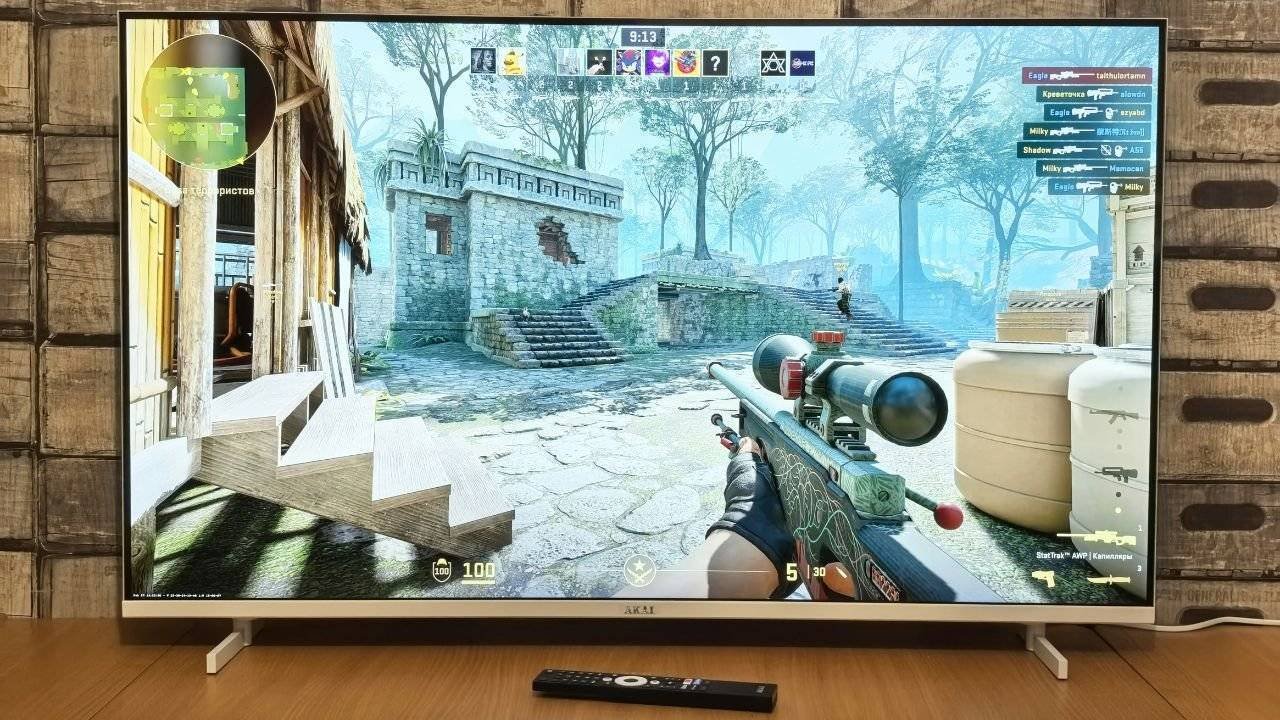Click the hexagram team logo avatar
The height and width of the screenshot is (720, 1280).
(x=773, y=62)
